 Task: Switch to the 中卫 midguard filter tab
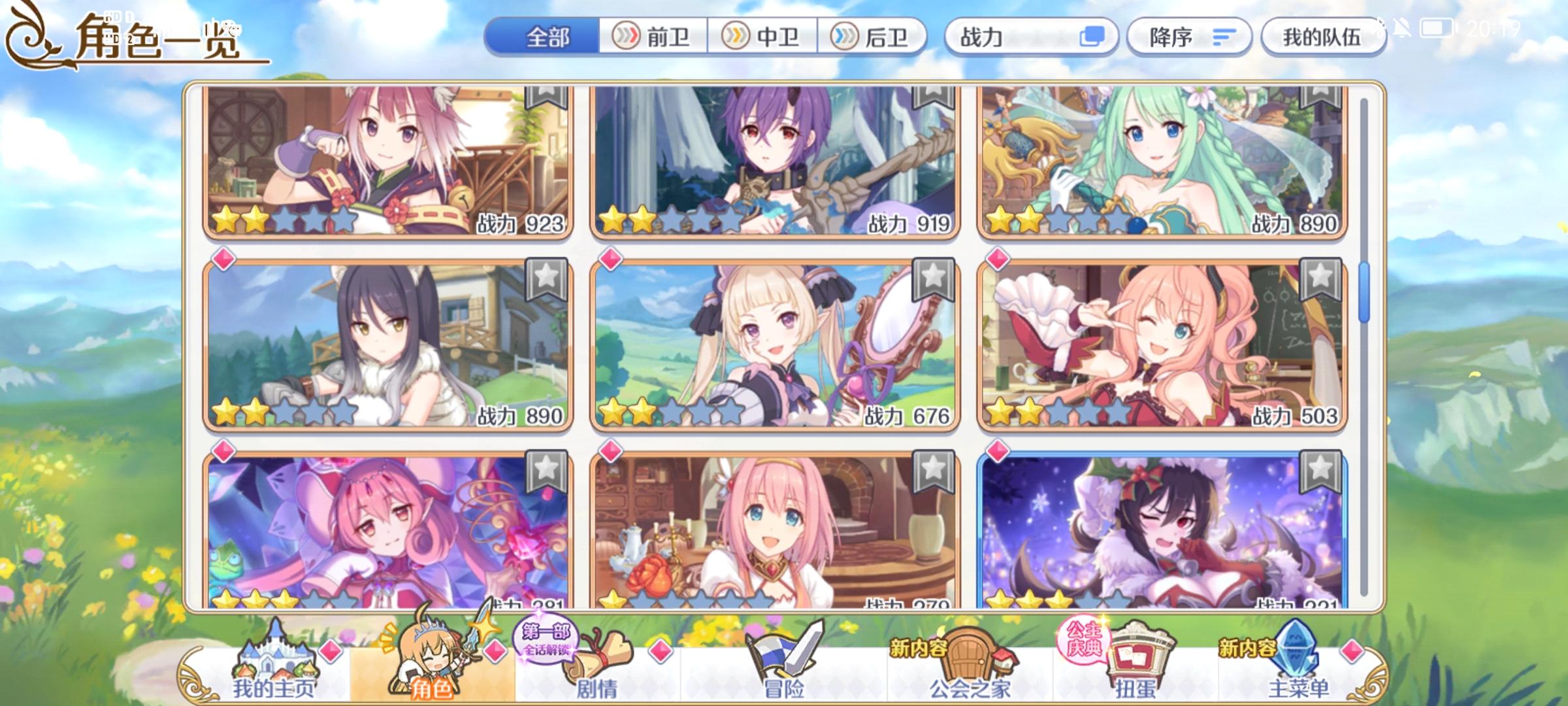pos(763,37)
